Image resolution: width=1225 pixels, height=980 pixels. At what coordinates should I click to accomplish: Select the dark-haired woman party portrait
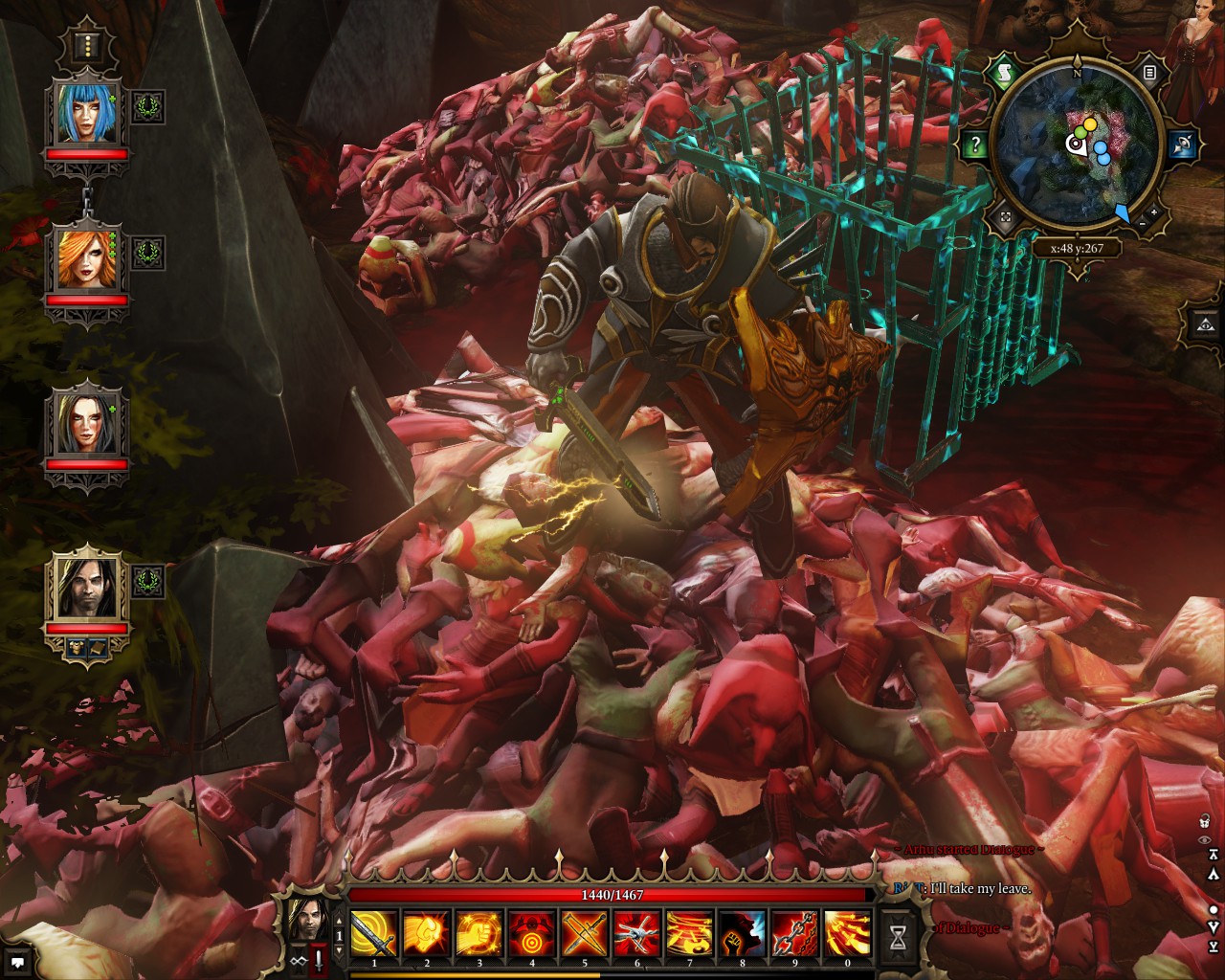pos(87,422)
